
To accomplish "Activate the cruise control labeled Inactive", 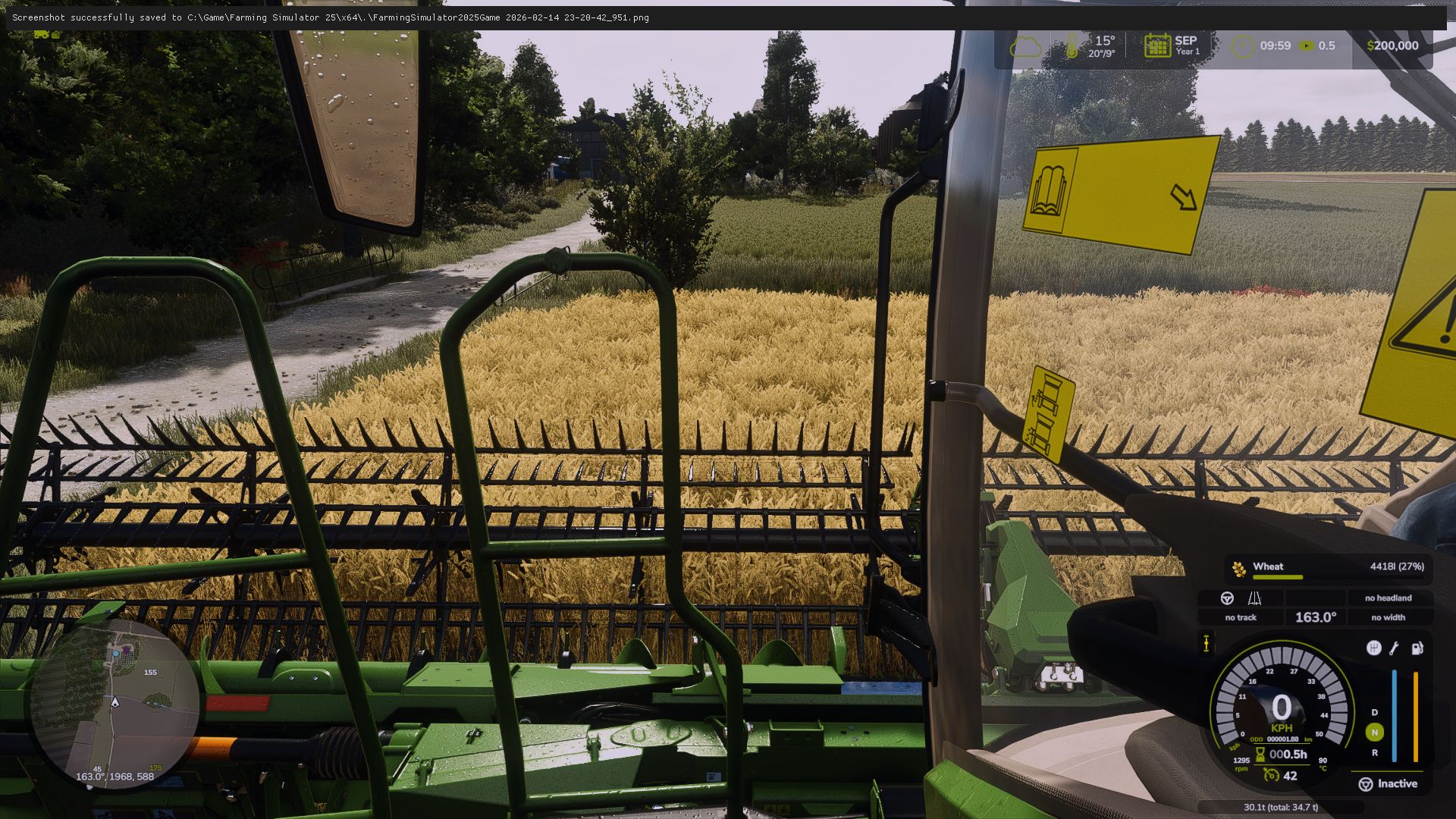I will click(1390, 783).
